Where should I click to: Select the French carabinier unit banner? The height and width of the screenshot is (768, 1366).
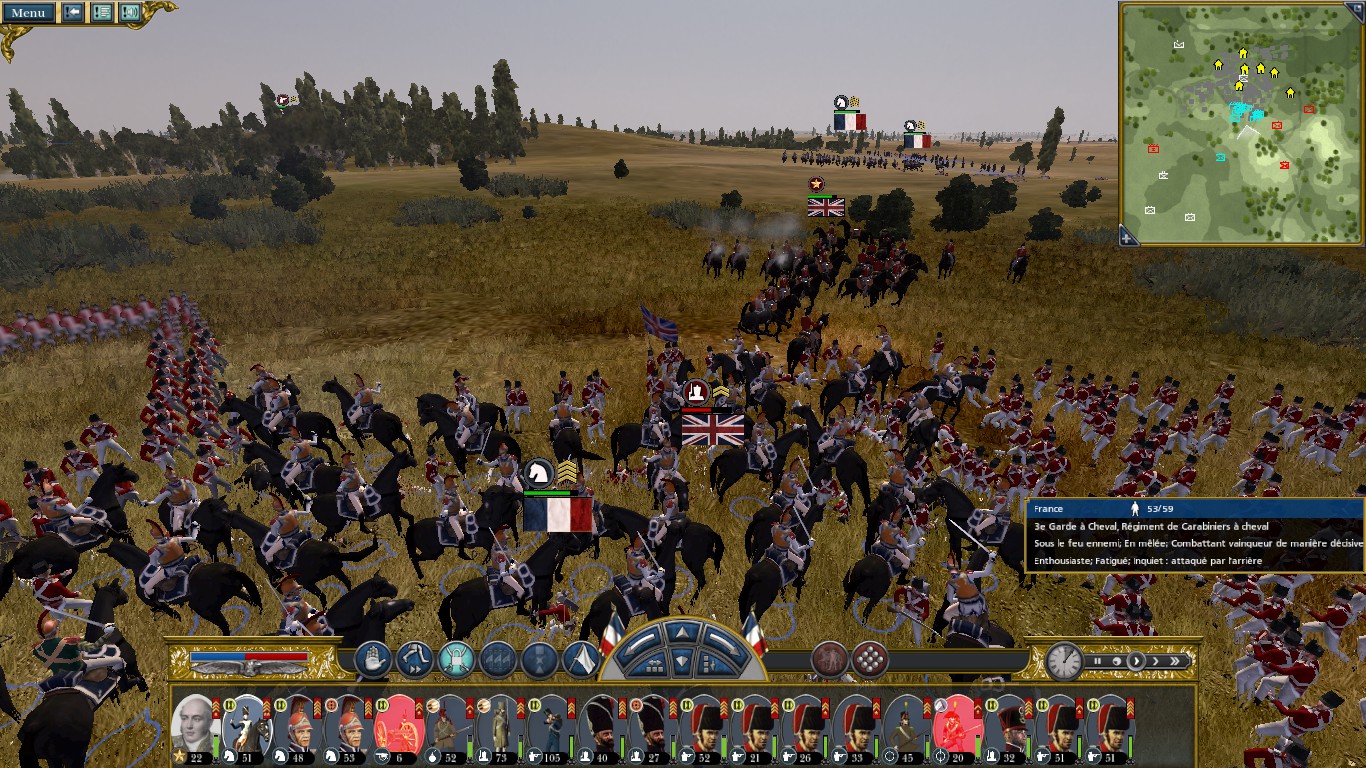(558, 514)
